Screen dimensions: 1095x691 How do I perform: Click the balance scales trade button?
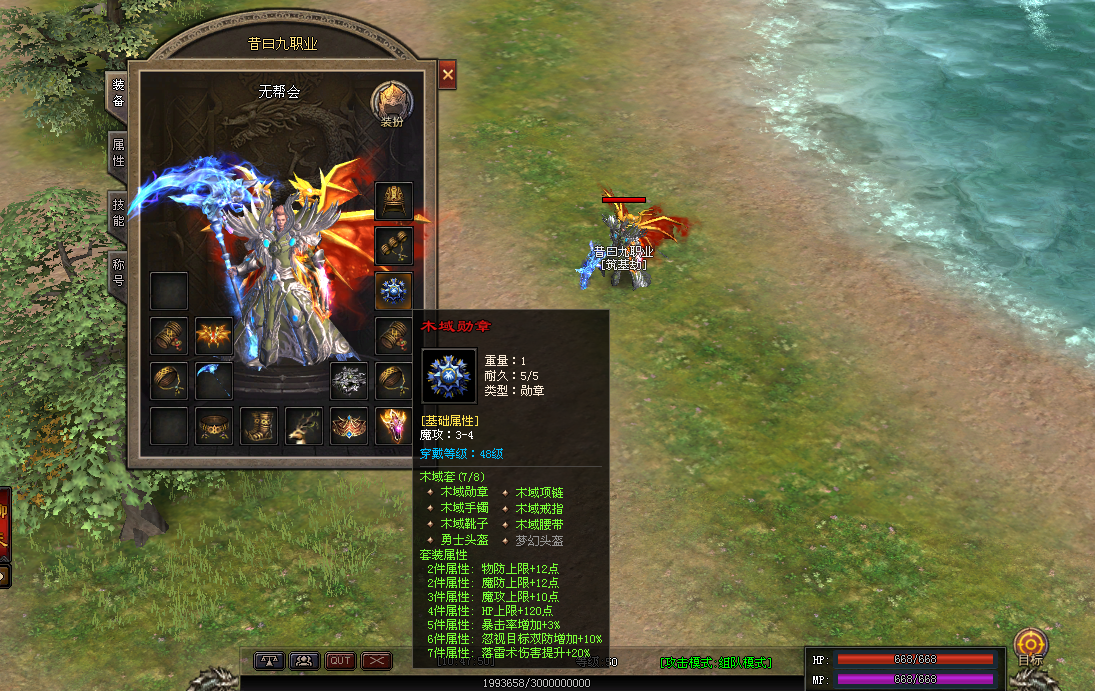(x=270, y=660)
